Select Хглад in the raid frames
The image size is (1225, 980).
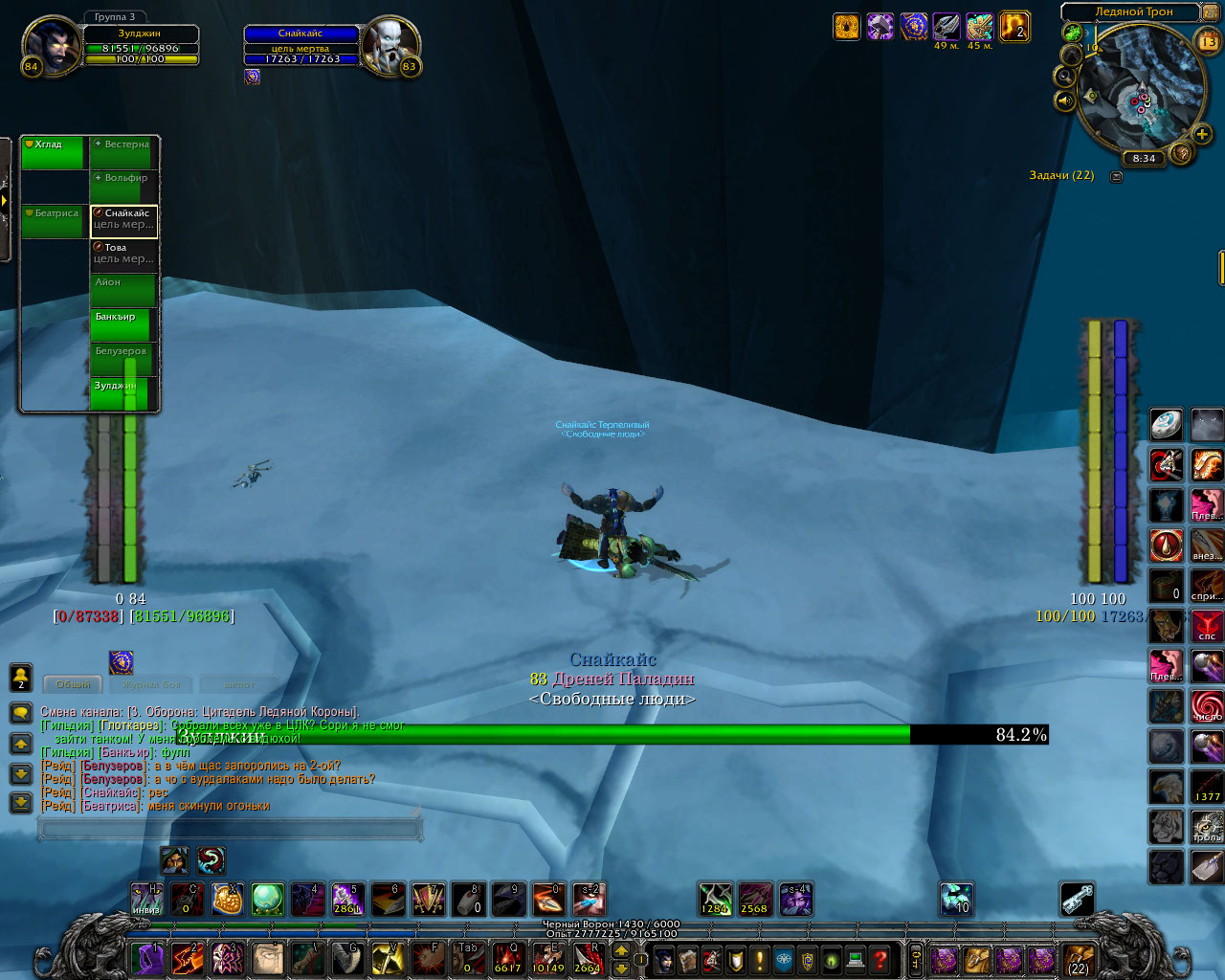coord(54,153)
